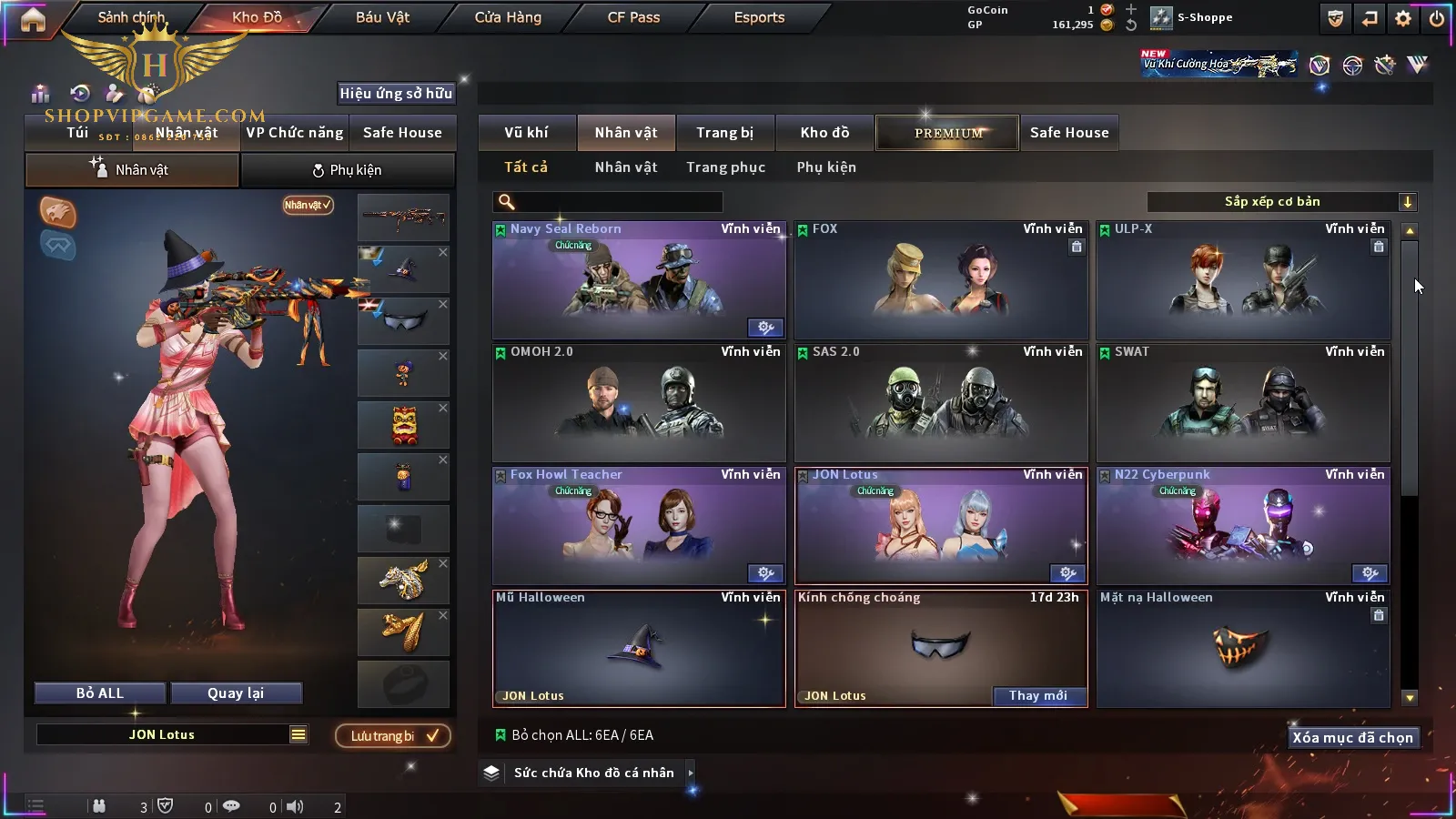The width and height of the screenshot is (1456, 819).
Task: Go to the Esports menu
Action: click(759, 17)
